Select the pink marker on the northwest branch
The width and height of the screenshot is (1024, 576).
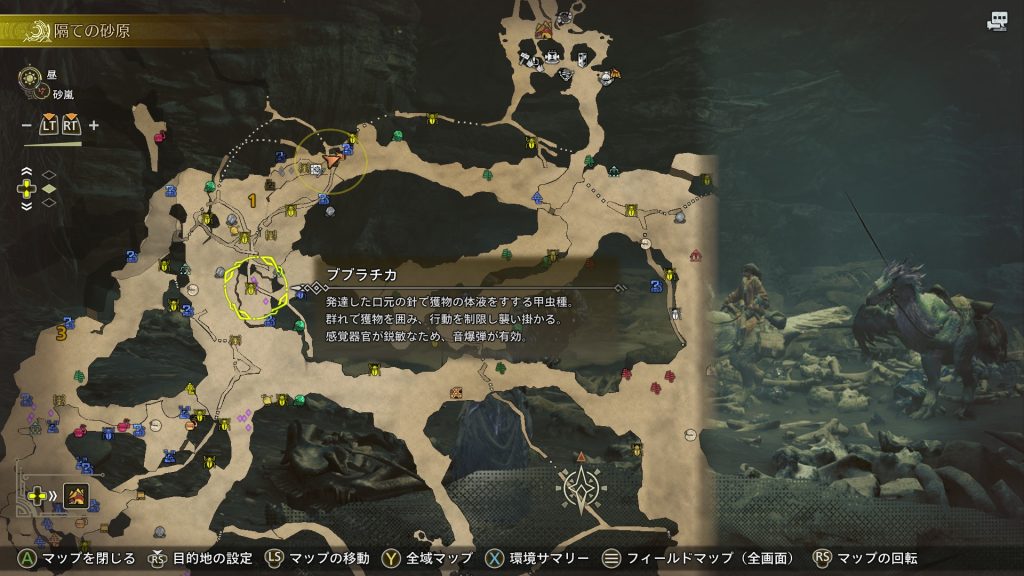[161, 136]
